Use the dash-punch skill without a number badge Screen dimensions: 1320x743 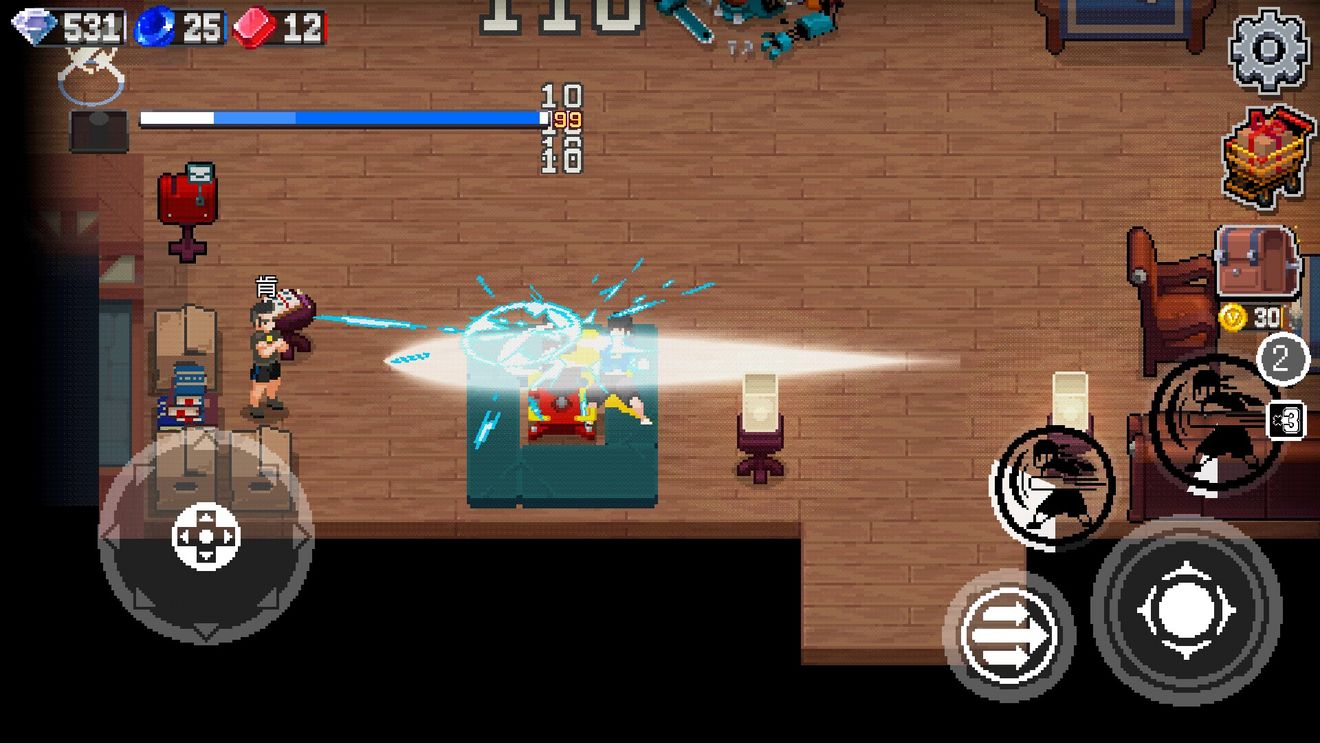coord(1052,485)
